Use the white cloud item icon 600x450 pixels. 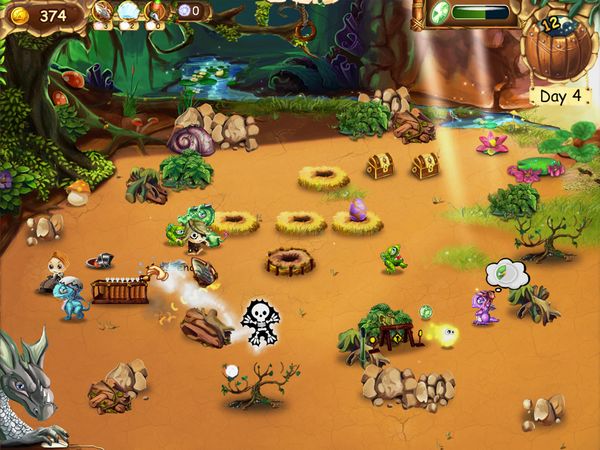click(x=128, y=11)
